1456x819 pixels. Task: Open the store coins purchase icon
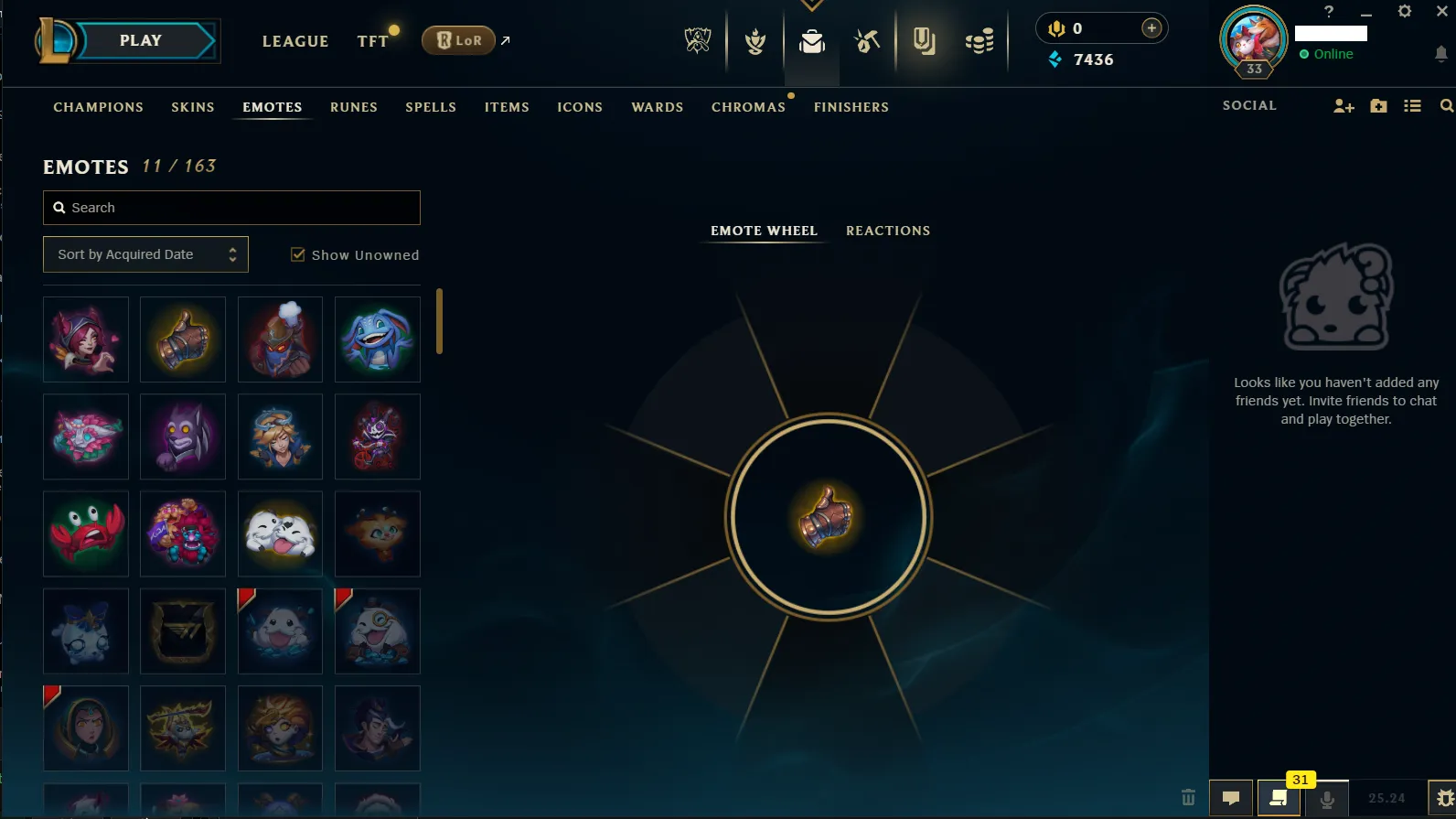pos(979,40)
